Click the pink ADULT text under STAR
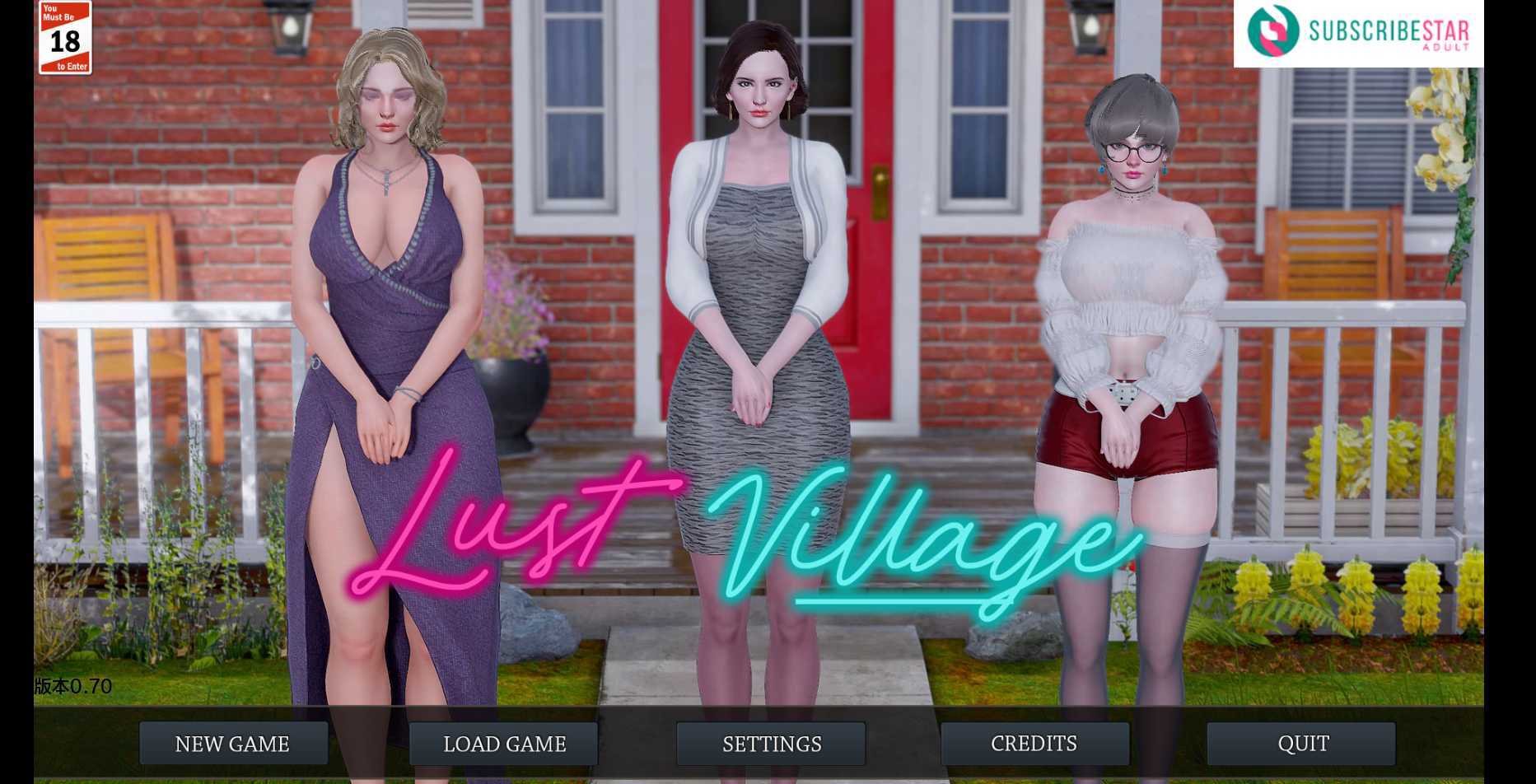This screenshot has width=1536, height=784. click(1448, 48)
